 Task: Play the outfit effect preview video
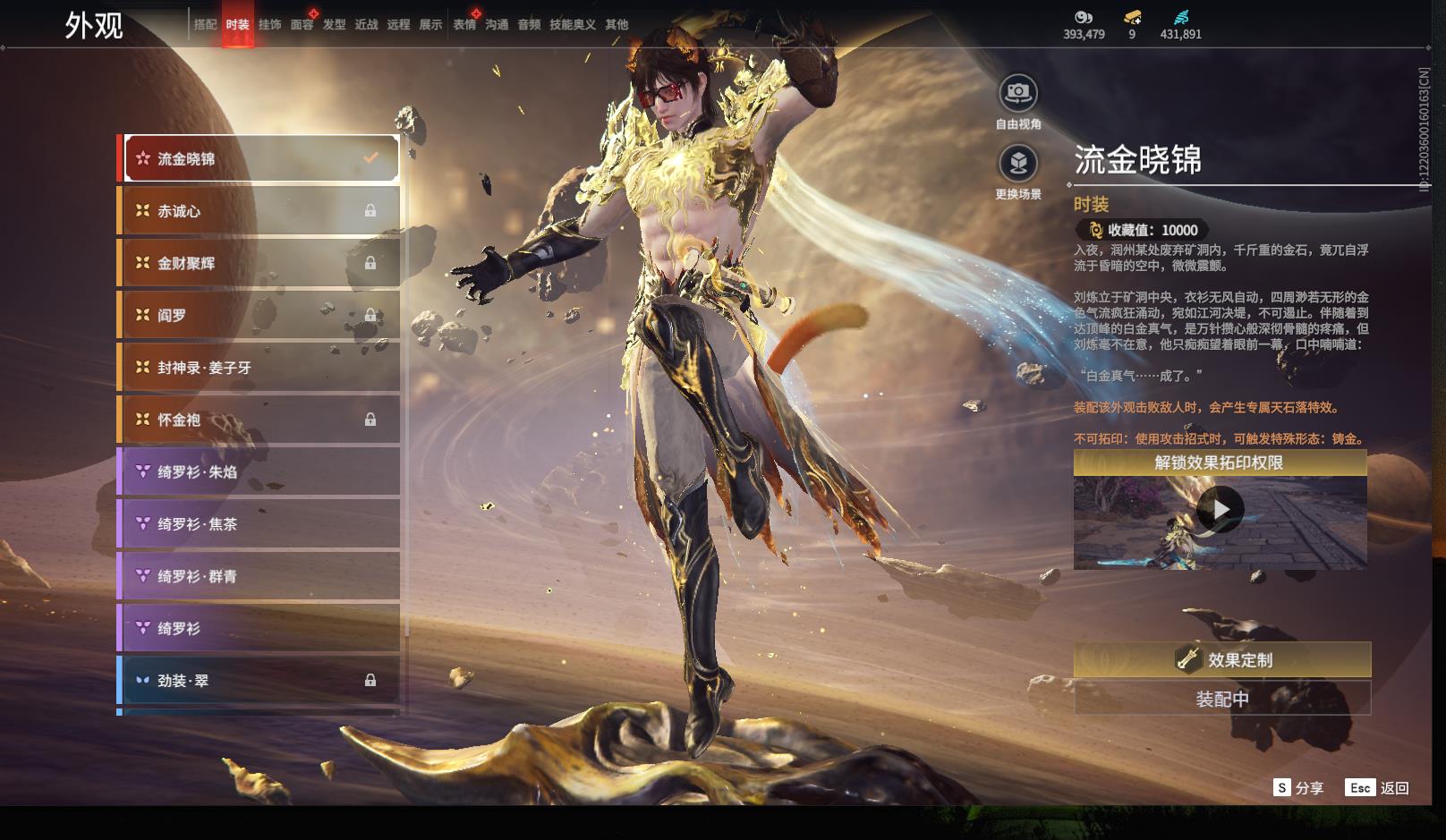tap(1220, 510)
